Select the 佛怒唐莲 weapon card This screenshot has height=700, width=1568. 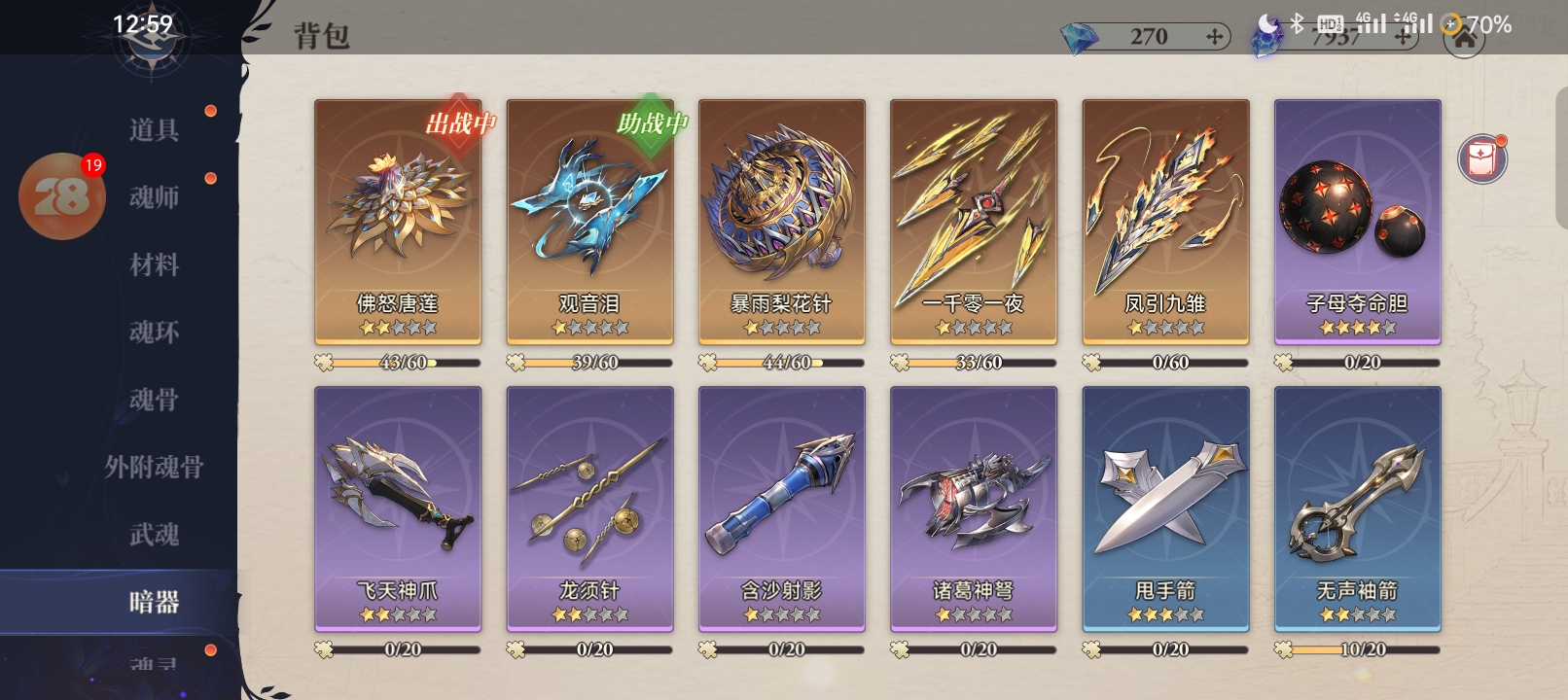(397, 222)
